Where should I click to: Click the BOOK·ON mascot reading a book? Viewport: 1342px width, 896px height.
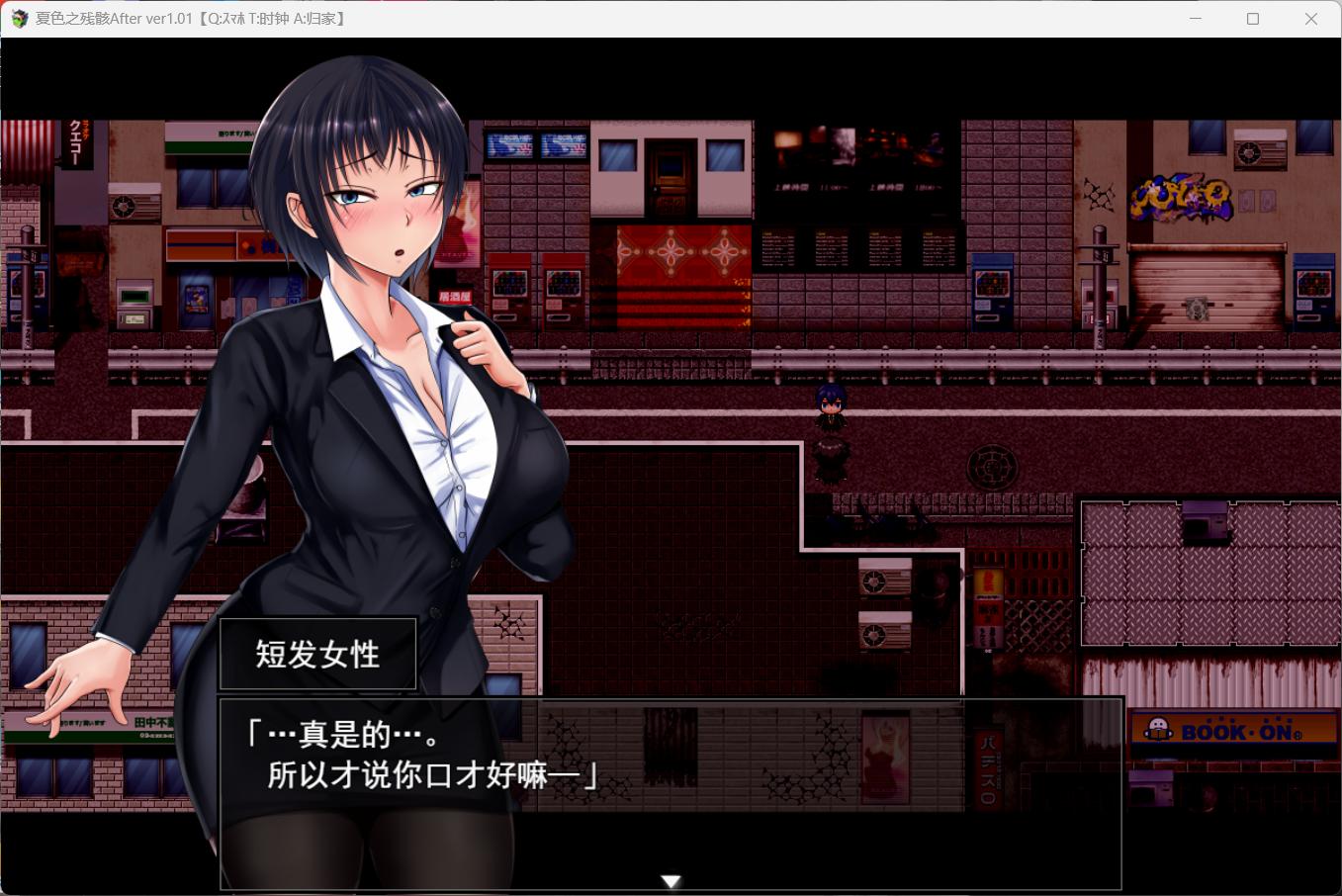pyautogui.click(x=1157, y=730)
